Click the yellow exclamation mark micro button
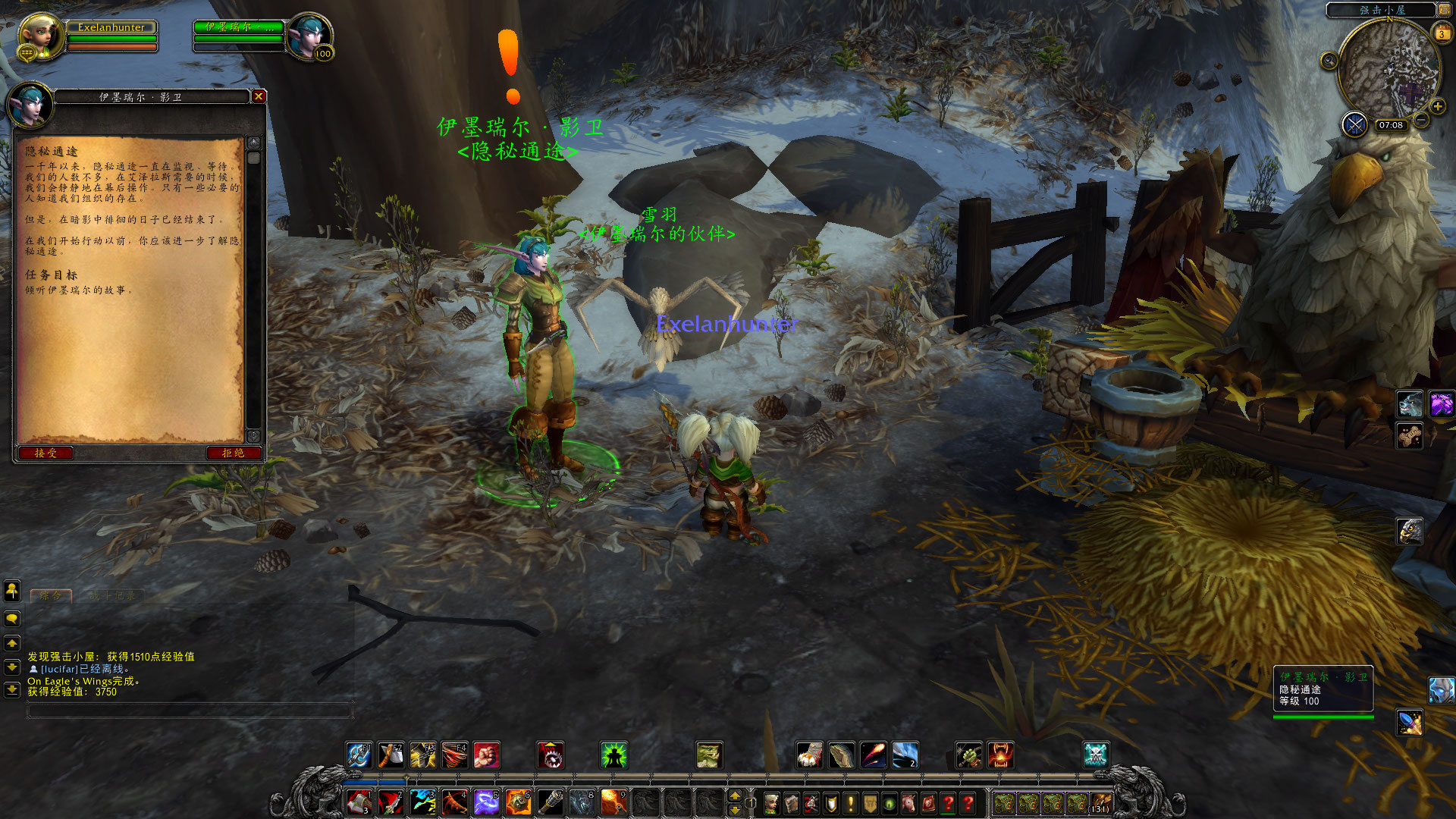This screenshot has height=819, width=1456. pos(851,803)
